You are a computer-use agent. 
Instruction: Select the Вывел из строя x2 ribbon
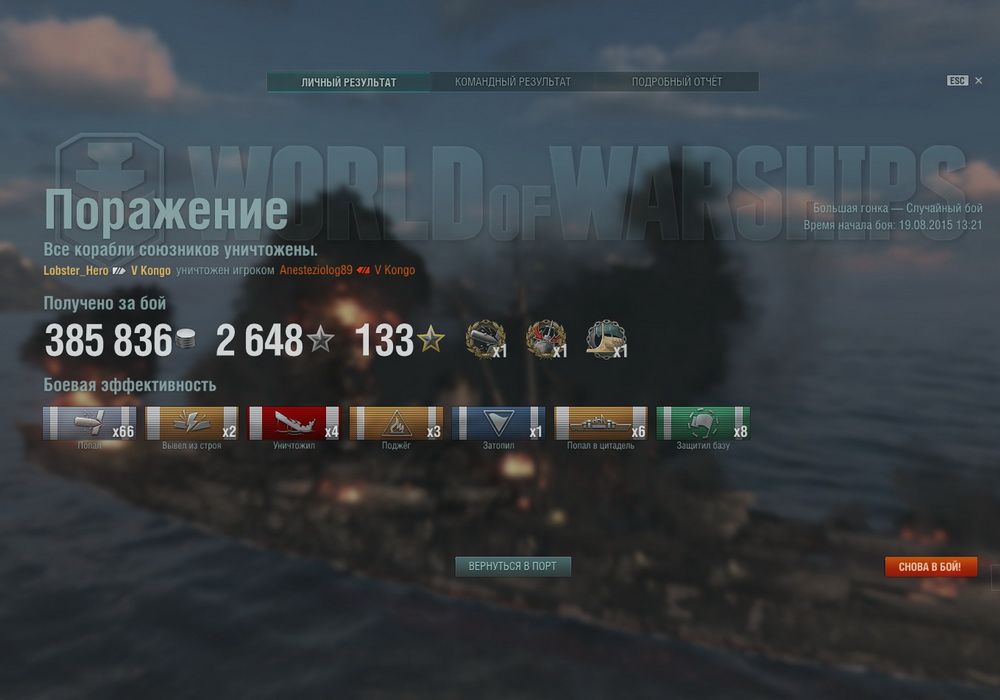192,423
